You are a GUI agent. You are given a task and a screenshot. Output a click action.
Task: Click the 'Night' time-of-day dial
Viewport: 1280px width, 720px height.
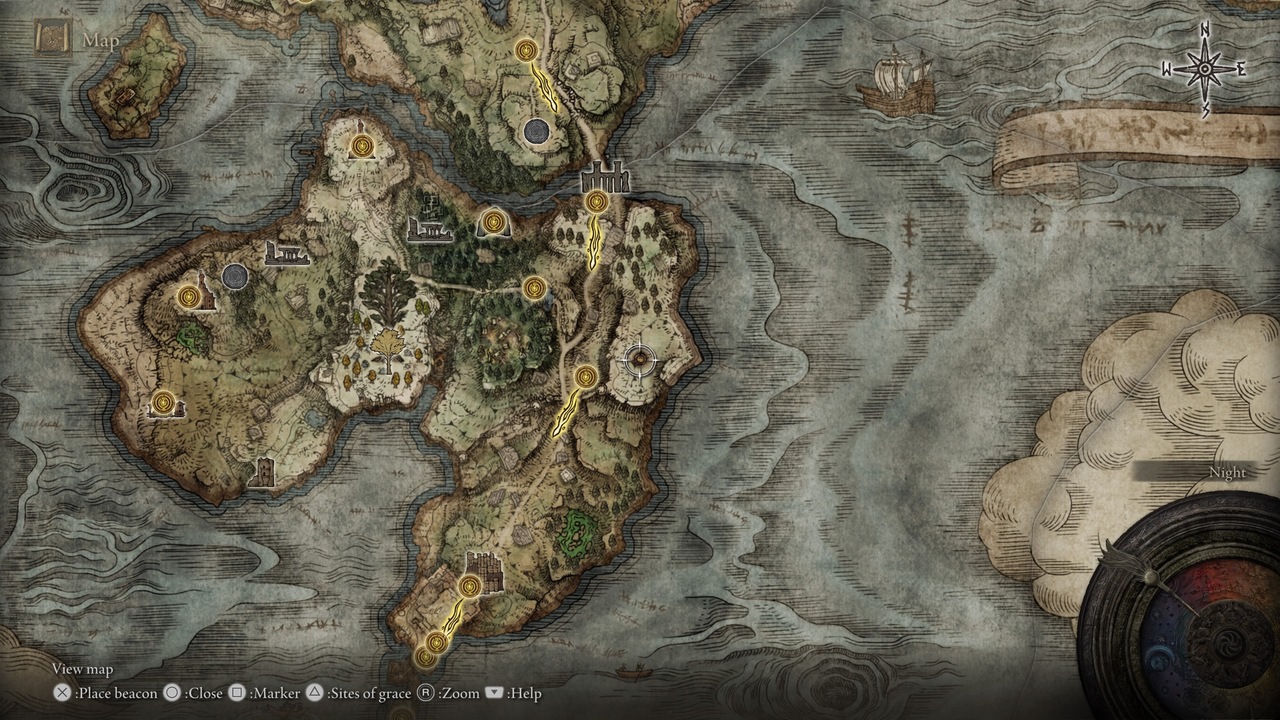[1227, 472]
